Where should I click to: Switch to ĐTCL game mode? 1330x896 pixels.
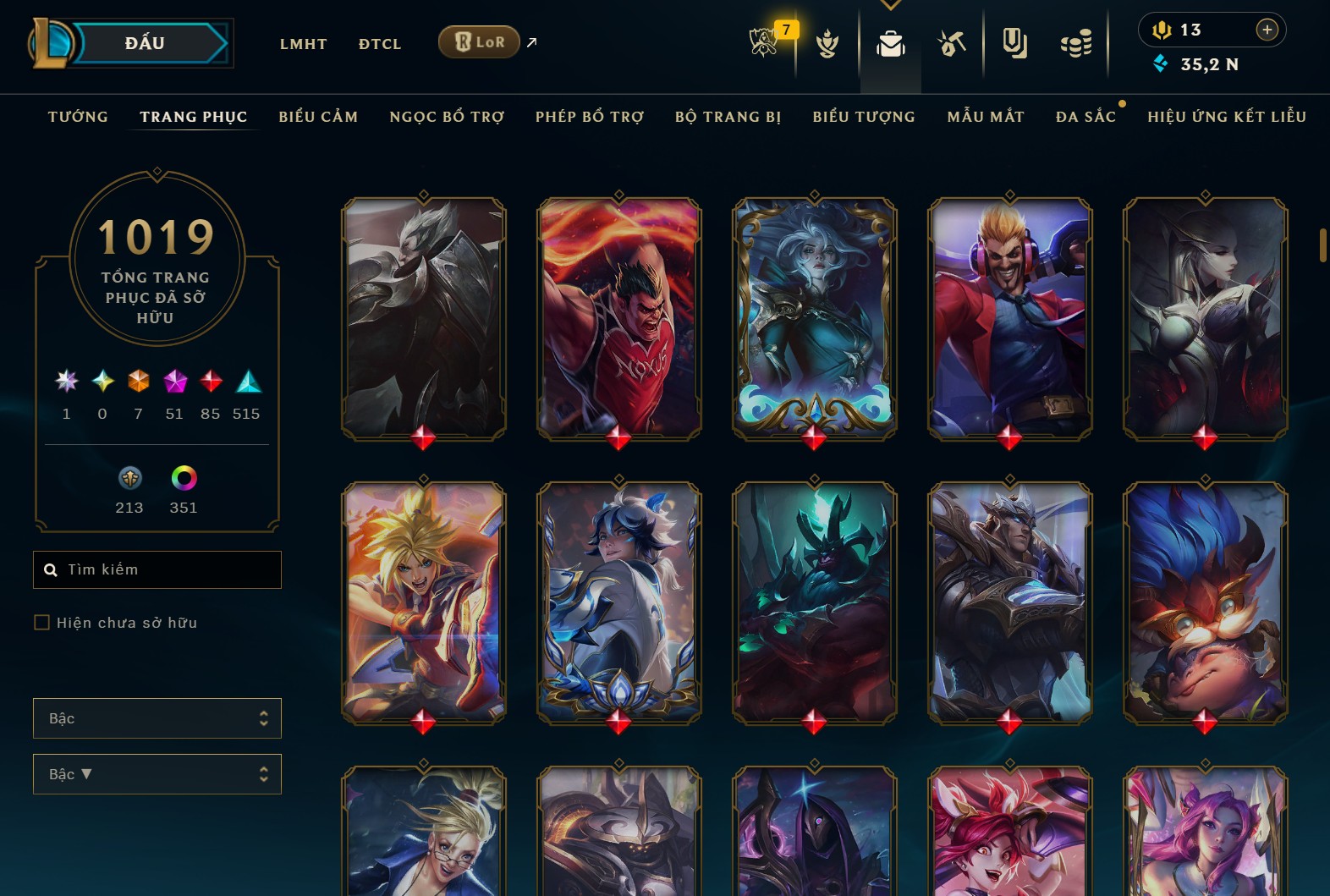380,44
